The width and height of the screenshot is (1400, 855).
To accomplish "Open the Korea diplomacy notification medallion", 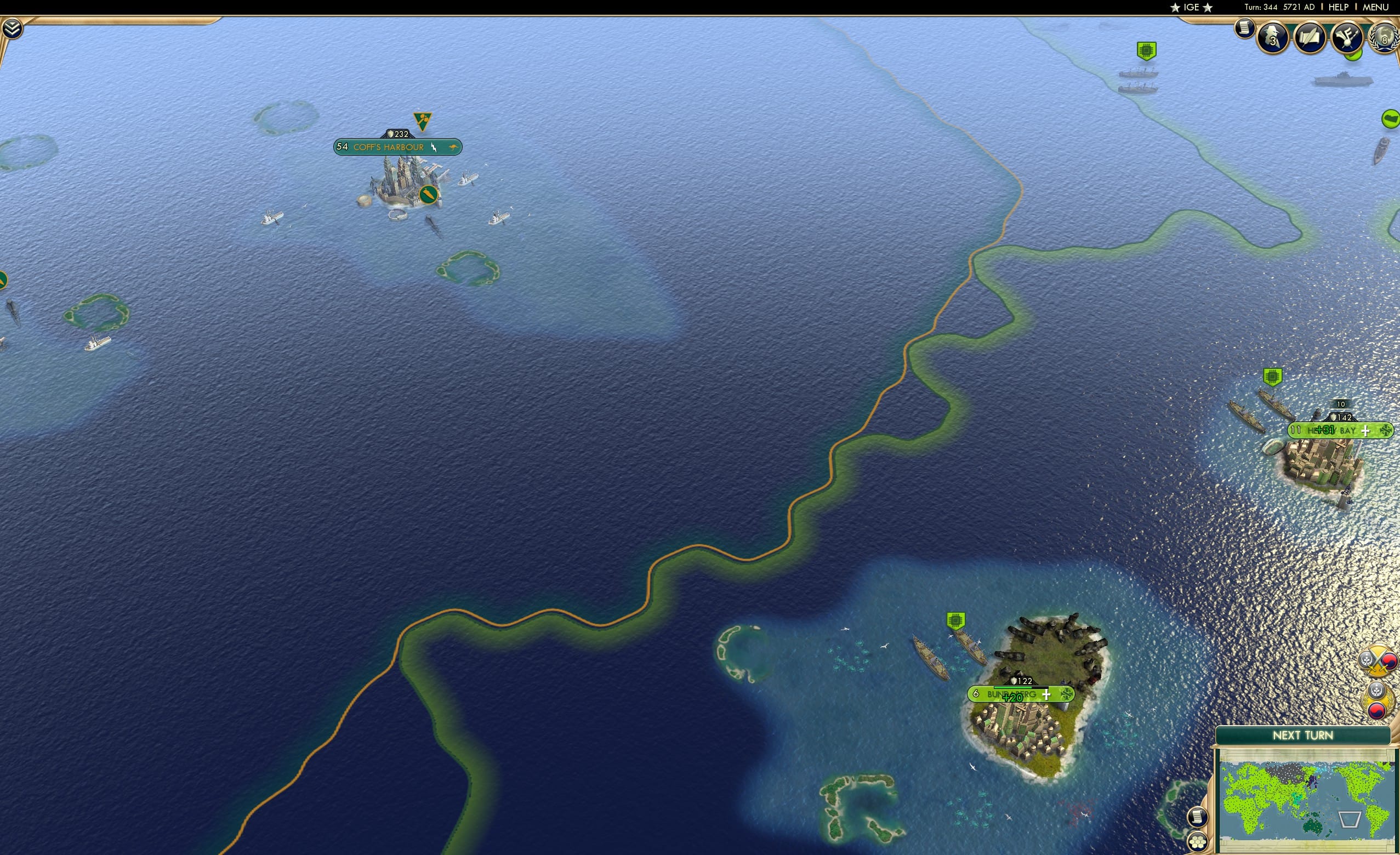I will pyautogui.click(x=1378, y=700).
